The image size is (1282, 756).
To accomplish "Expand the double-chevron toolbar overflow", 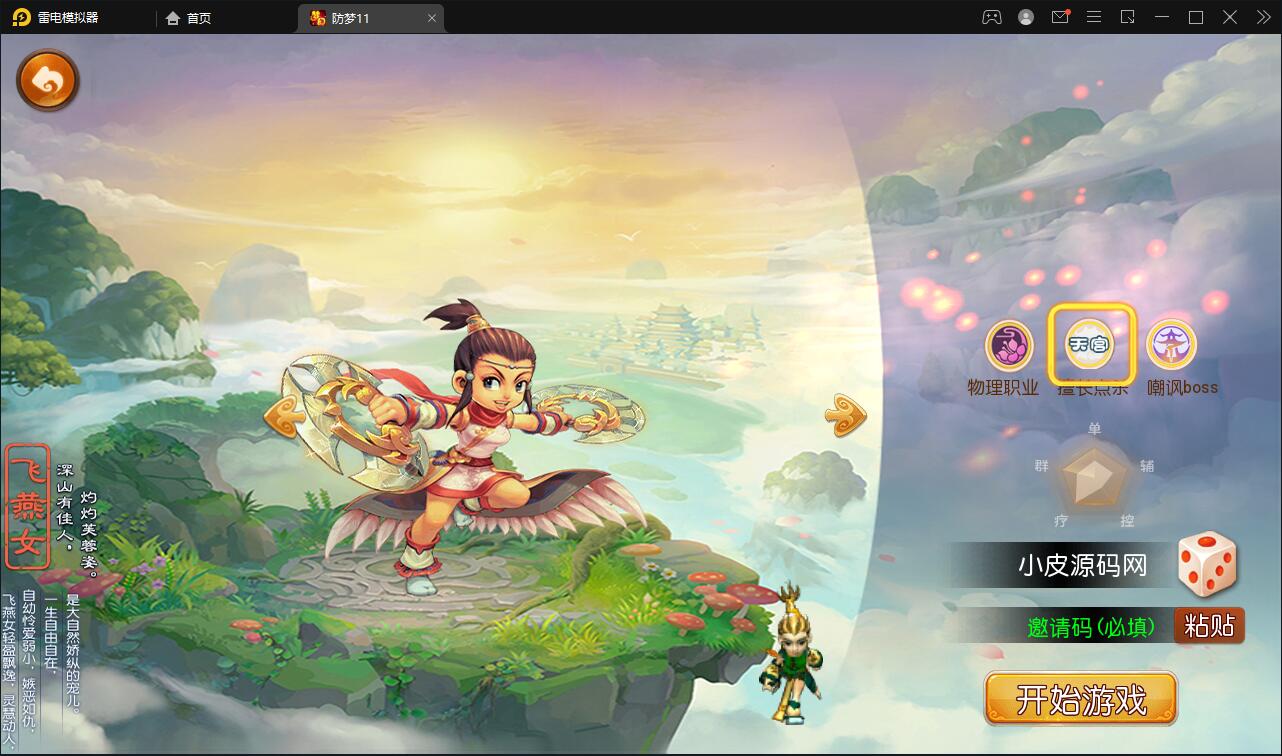I will [1262, 17].
